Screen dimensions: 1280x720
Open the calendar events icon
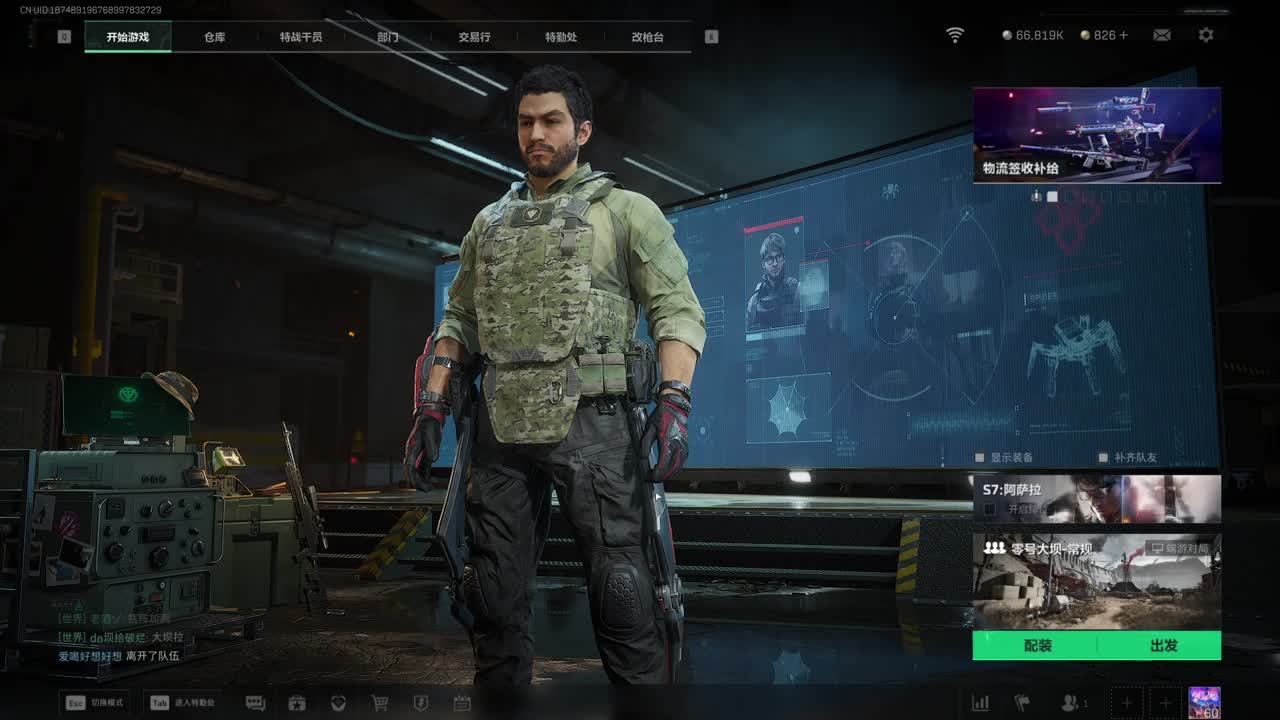point(462,703)
